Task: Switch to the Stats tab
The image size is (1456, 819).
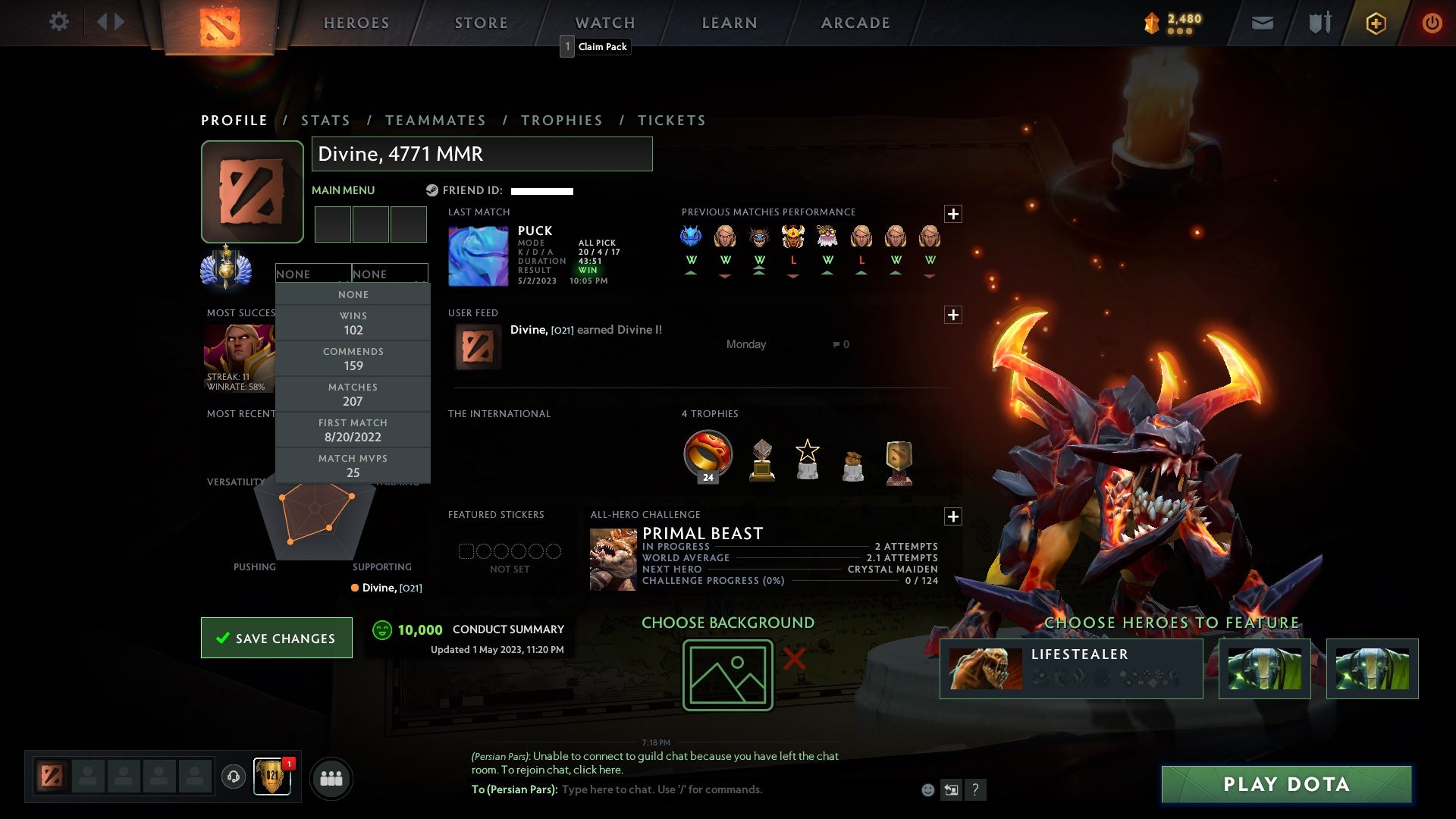Action: (x=325, y=120)
